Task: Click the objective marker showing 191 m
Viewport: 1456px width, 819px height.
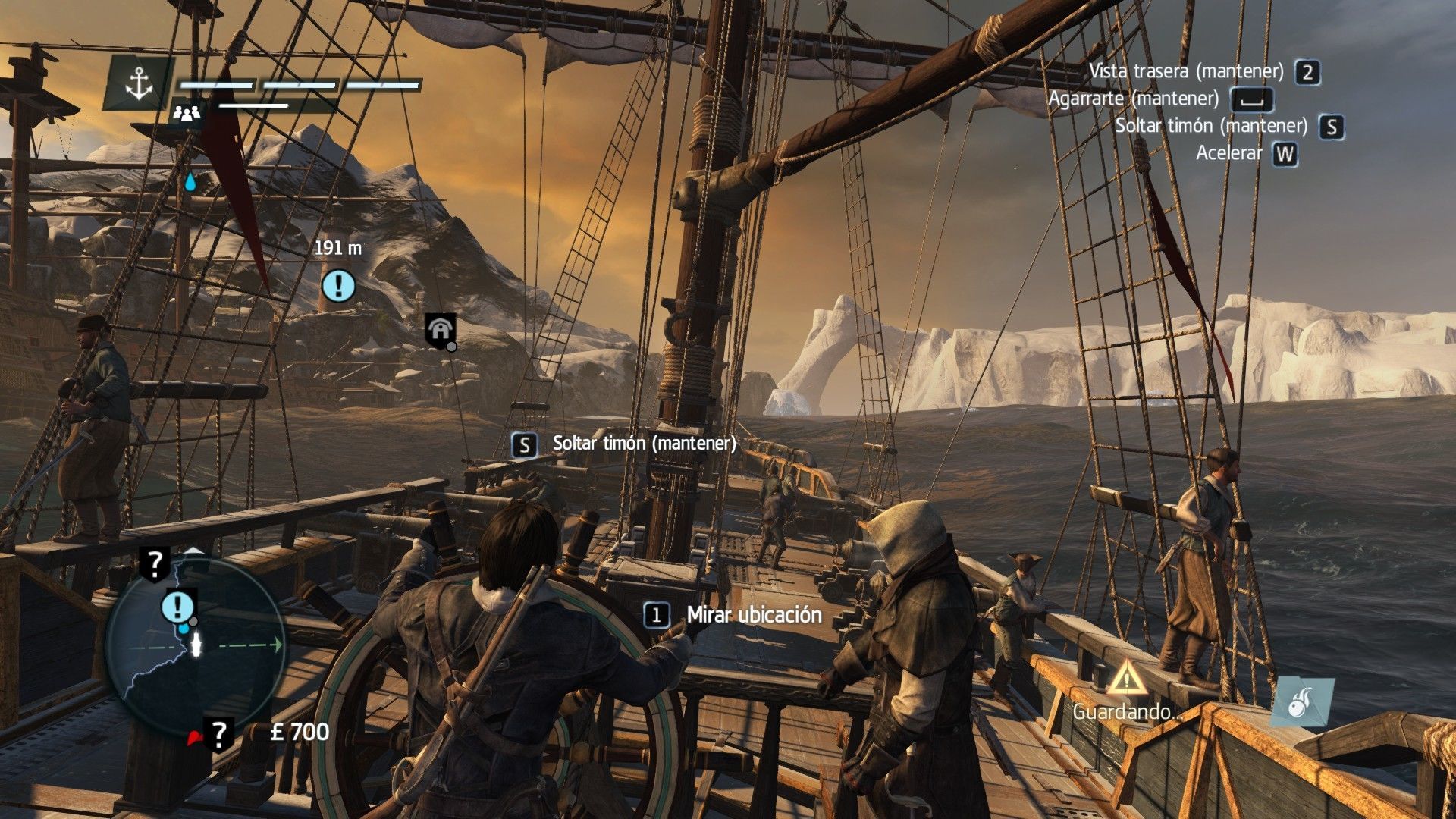Action: click(x=338, y=286)
